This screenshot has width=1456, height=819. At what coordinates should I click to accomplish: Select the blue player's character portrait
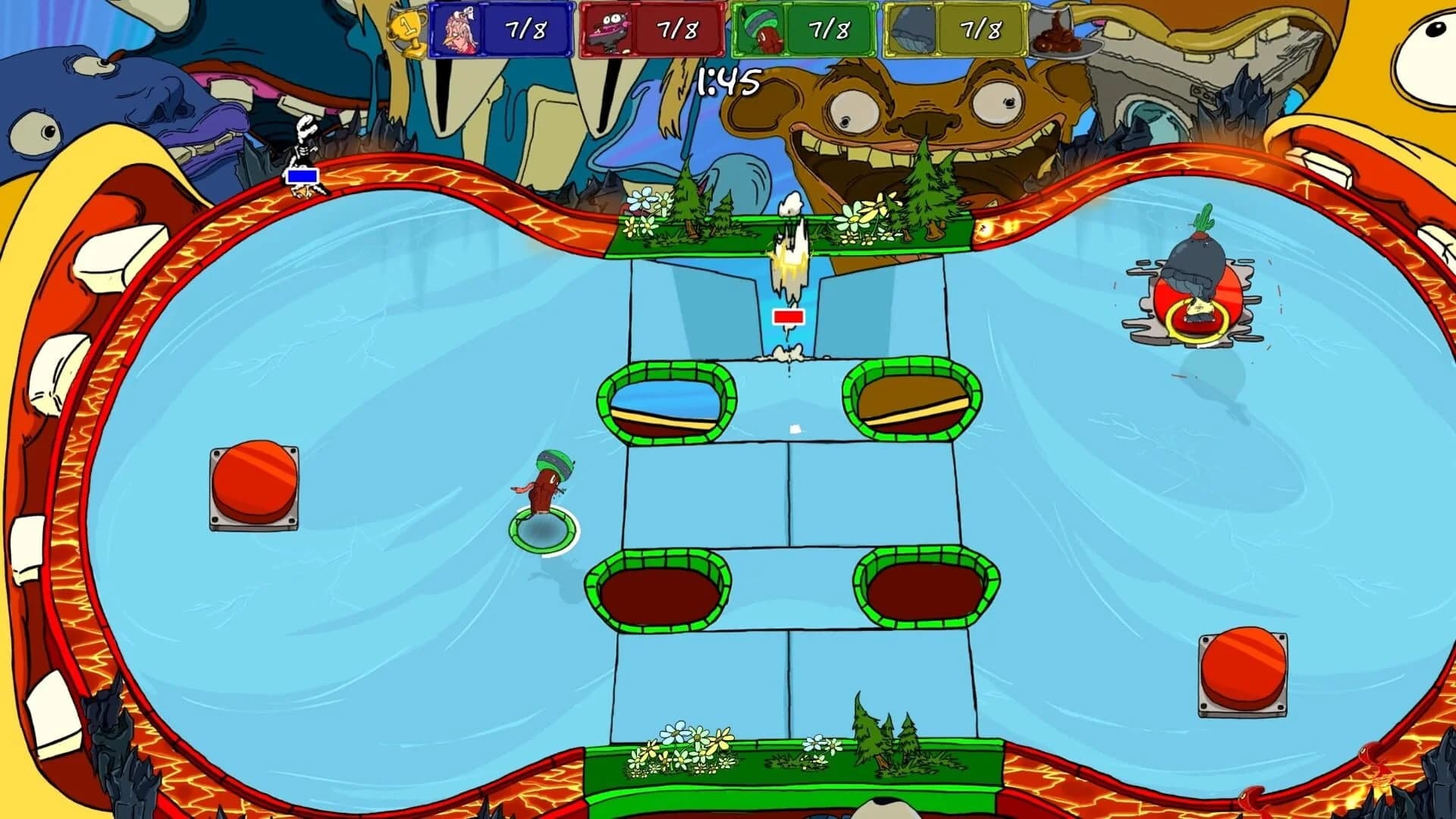[460, 28]
